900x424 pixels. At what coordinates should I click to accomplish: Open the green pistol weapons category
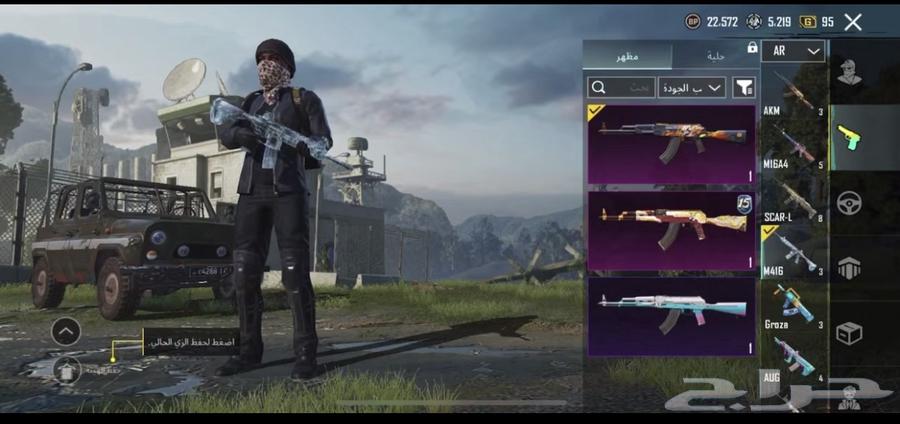(850, 137)
